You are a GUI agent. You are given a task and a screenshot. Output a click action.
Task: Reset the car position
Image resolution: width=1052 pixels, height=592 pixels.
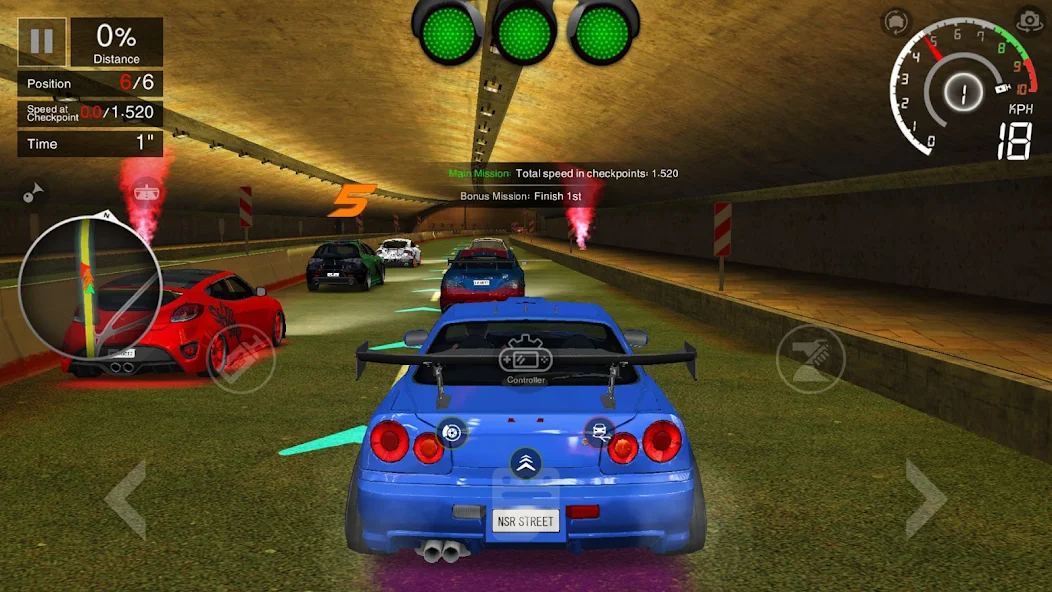click(x=895, y=22)
